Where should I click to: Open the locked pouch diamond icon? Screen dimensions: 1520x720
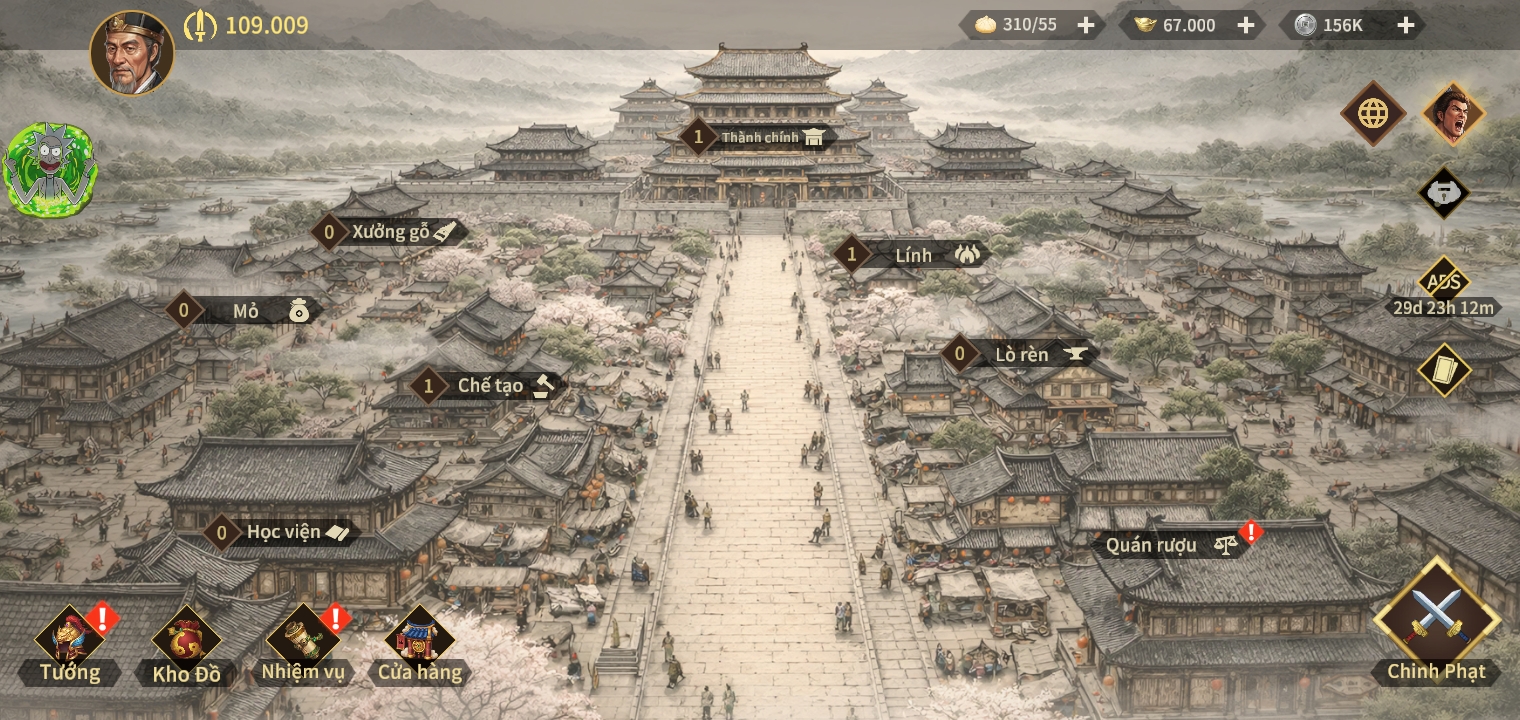[1443, 193]
